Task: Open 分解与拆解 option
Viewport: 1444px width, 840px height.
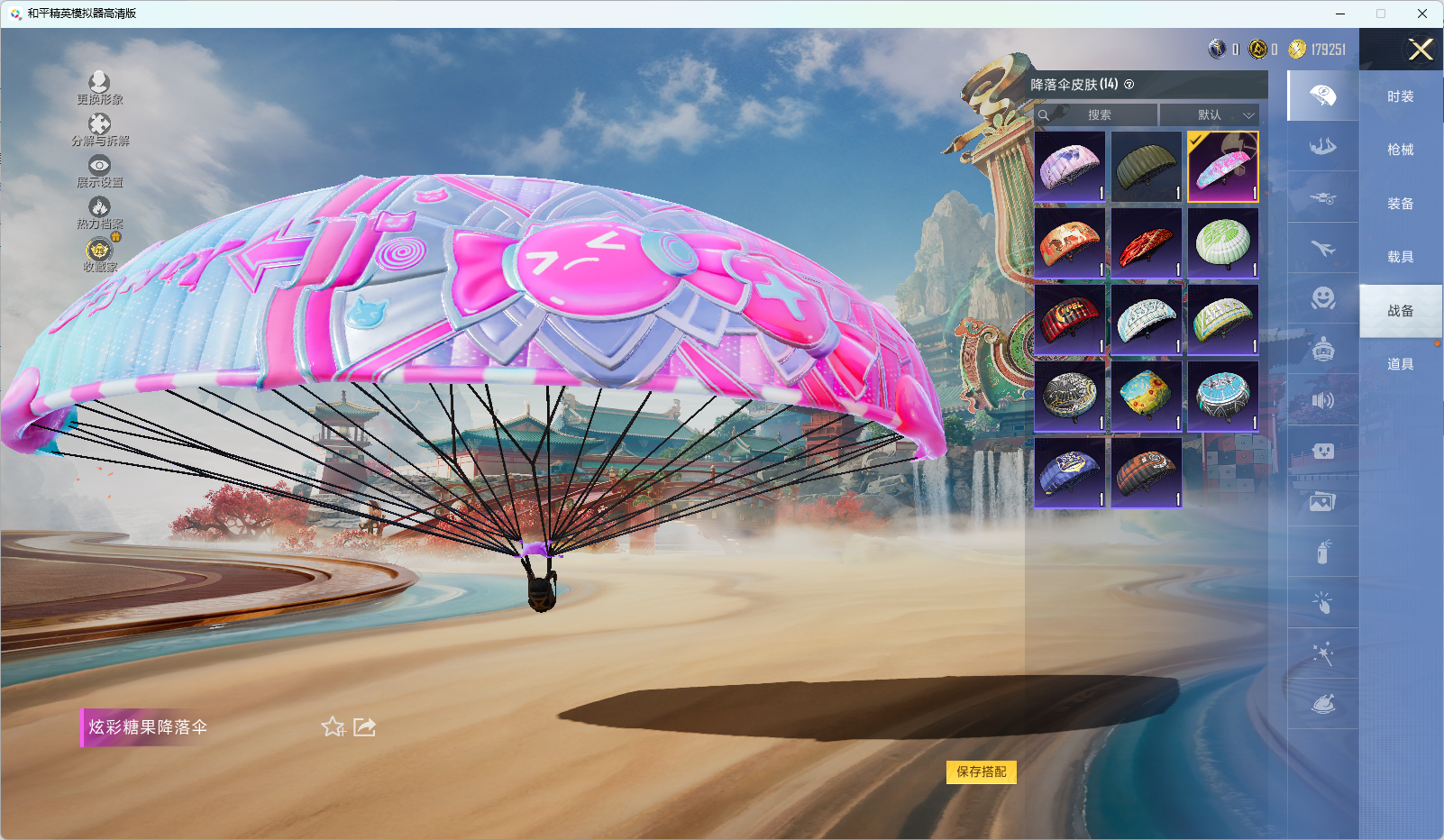Action: tap(99, 130)
